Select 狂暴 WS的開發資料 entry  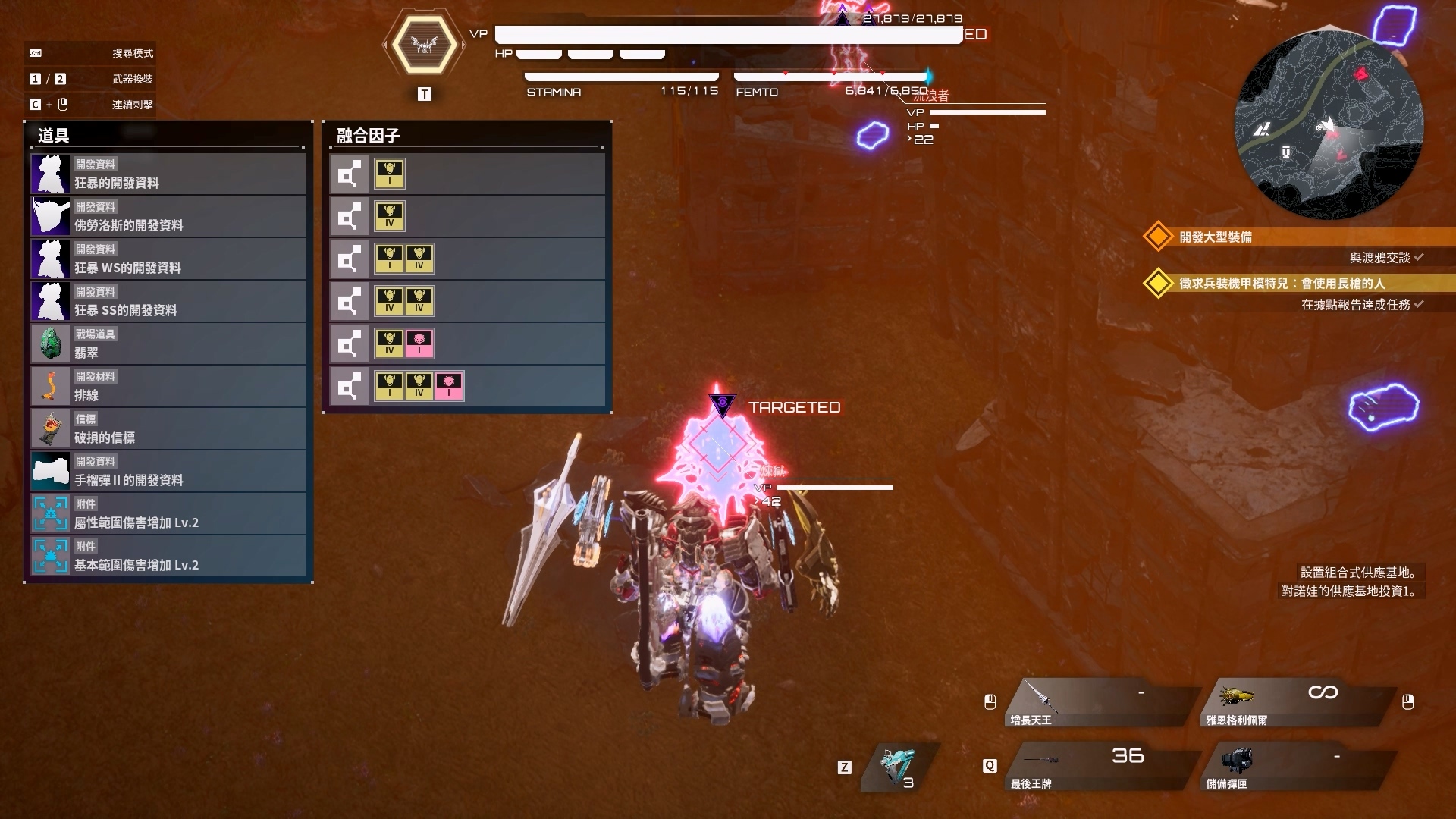168,259
